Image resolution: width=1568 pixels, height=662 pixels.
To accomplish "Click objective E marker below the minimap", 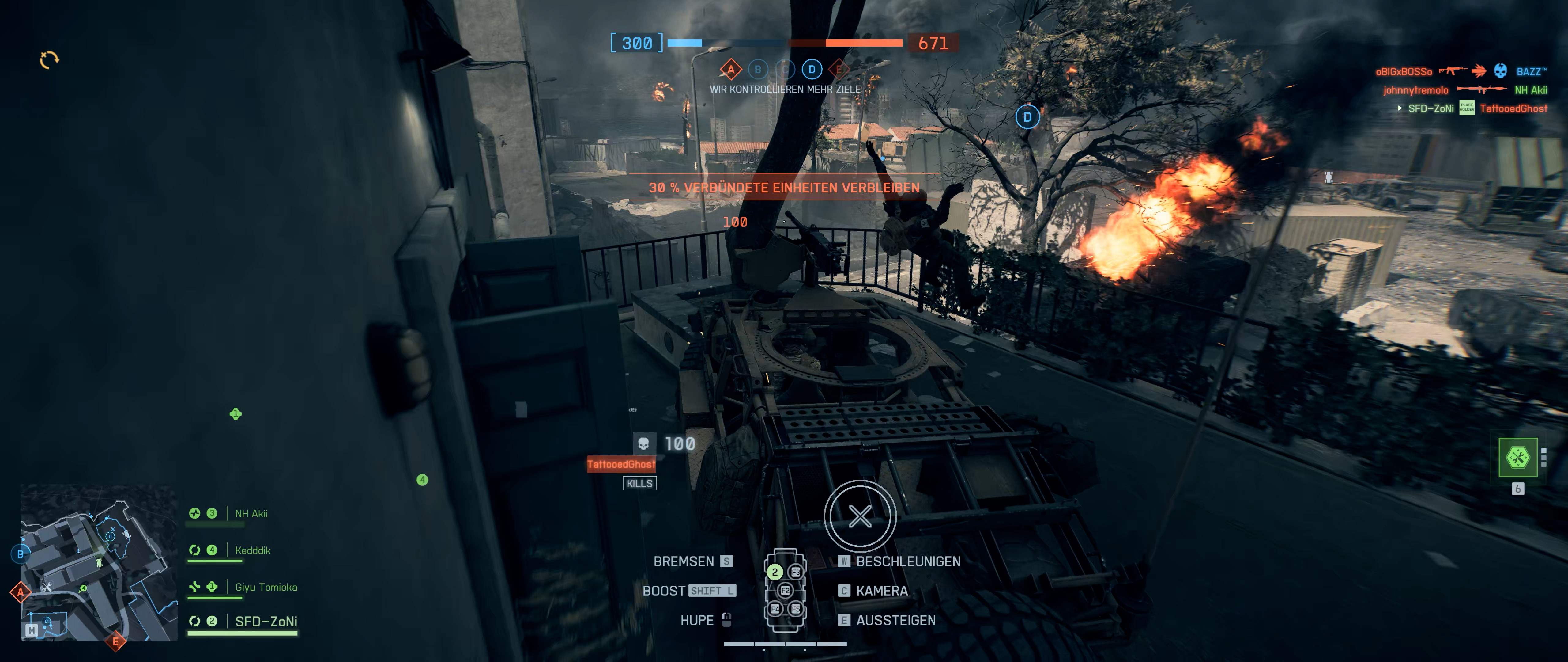I will click(115, 641).
